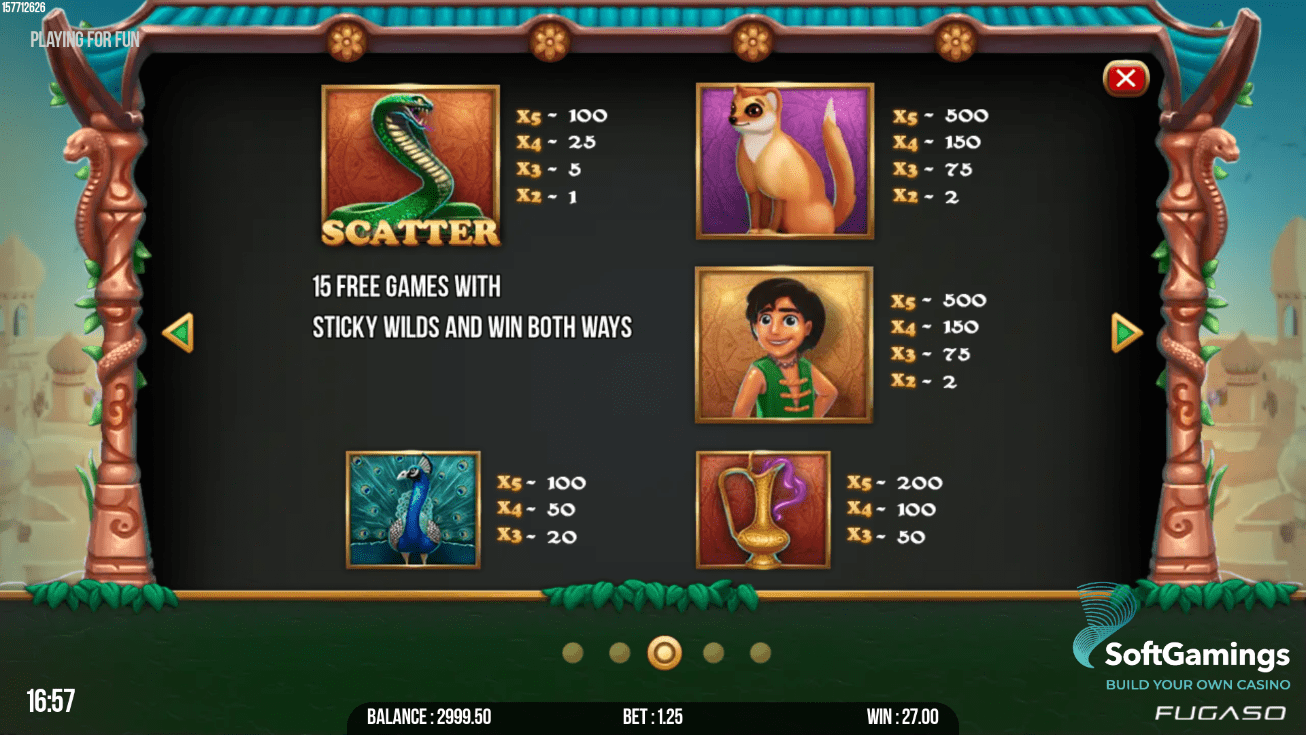
Task: Advance to the next paytable page
Action: pos(1126,333)
